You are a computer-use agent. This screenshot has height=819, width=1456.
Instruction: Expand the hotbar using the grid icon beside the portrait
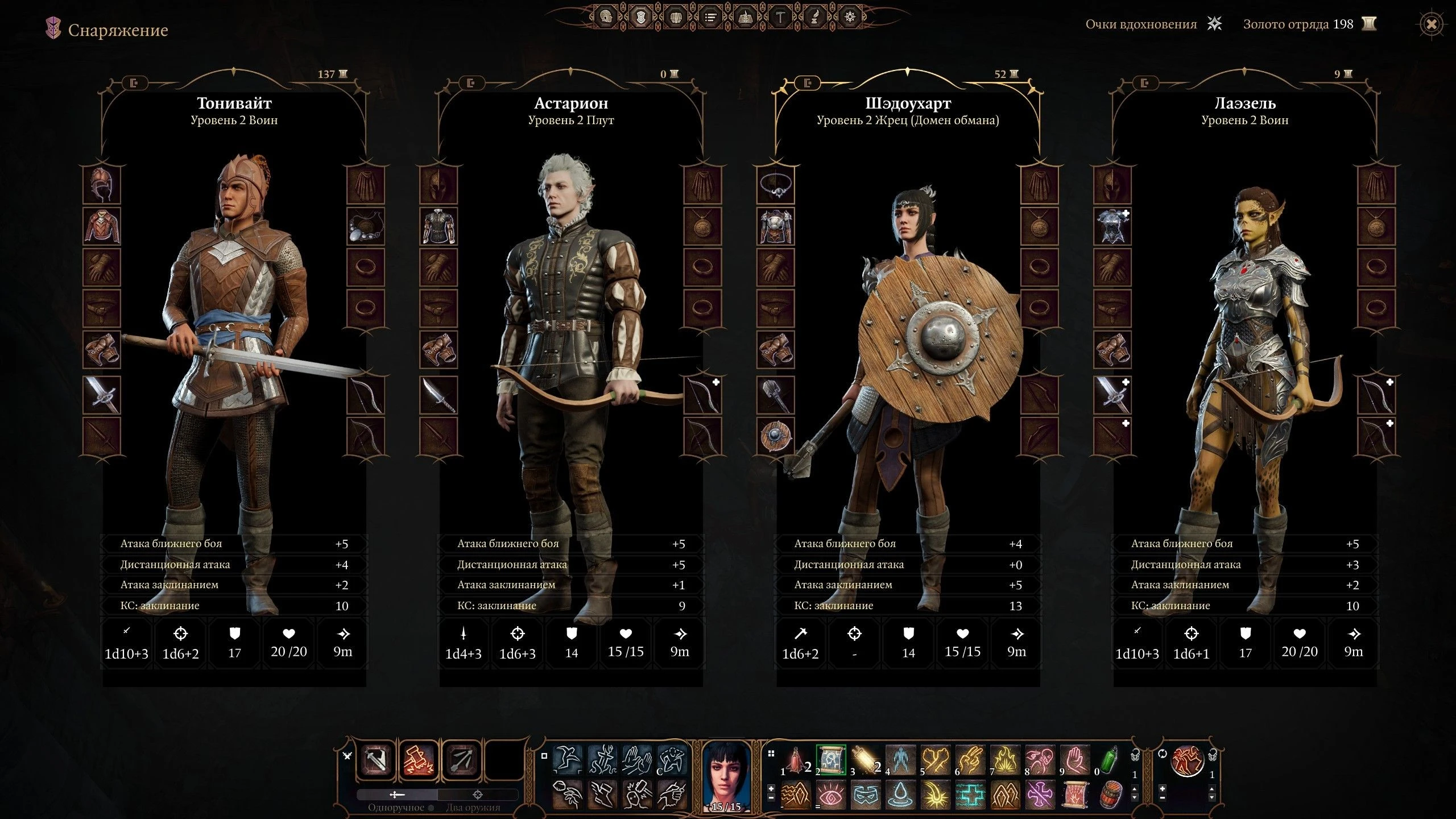coord(771,754)
